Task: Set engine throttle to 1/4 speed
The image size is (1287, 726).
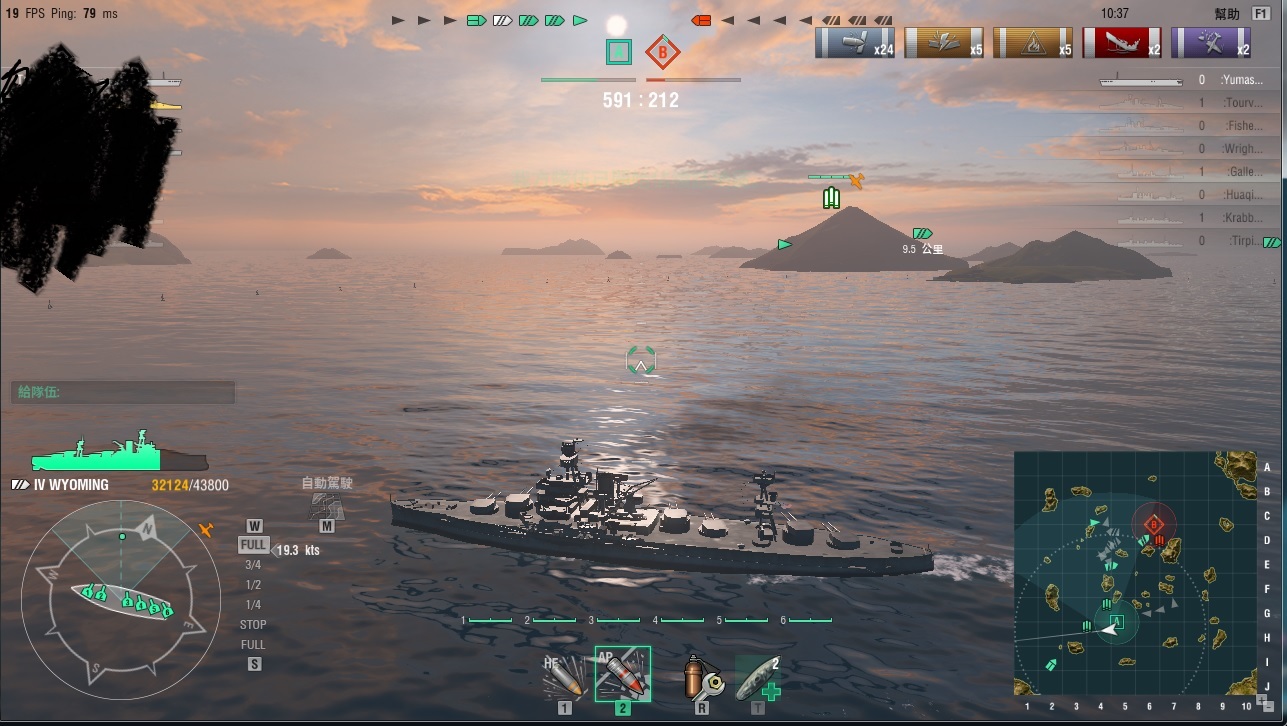Action: click(254, 605)
